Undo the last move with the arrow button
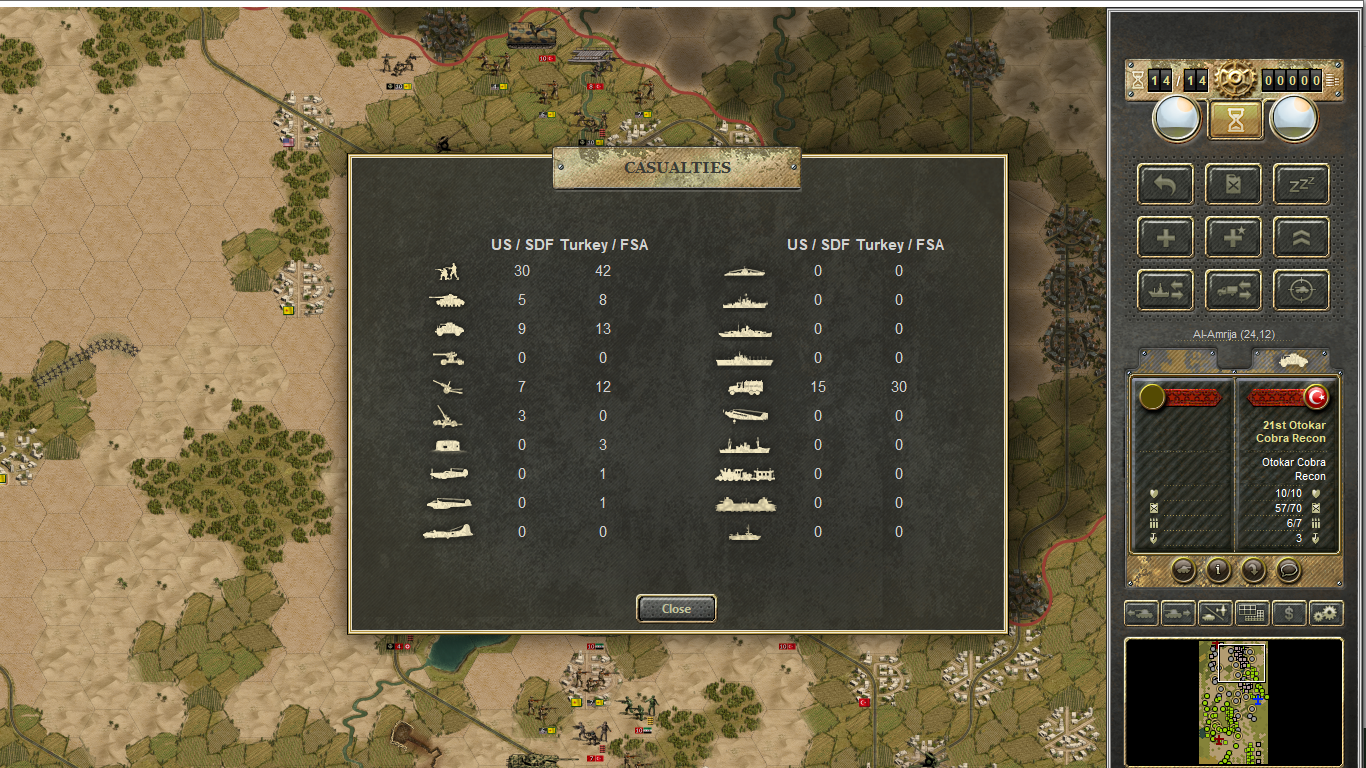The image size is (1366, 768). 1165,184
